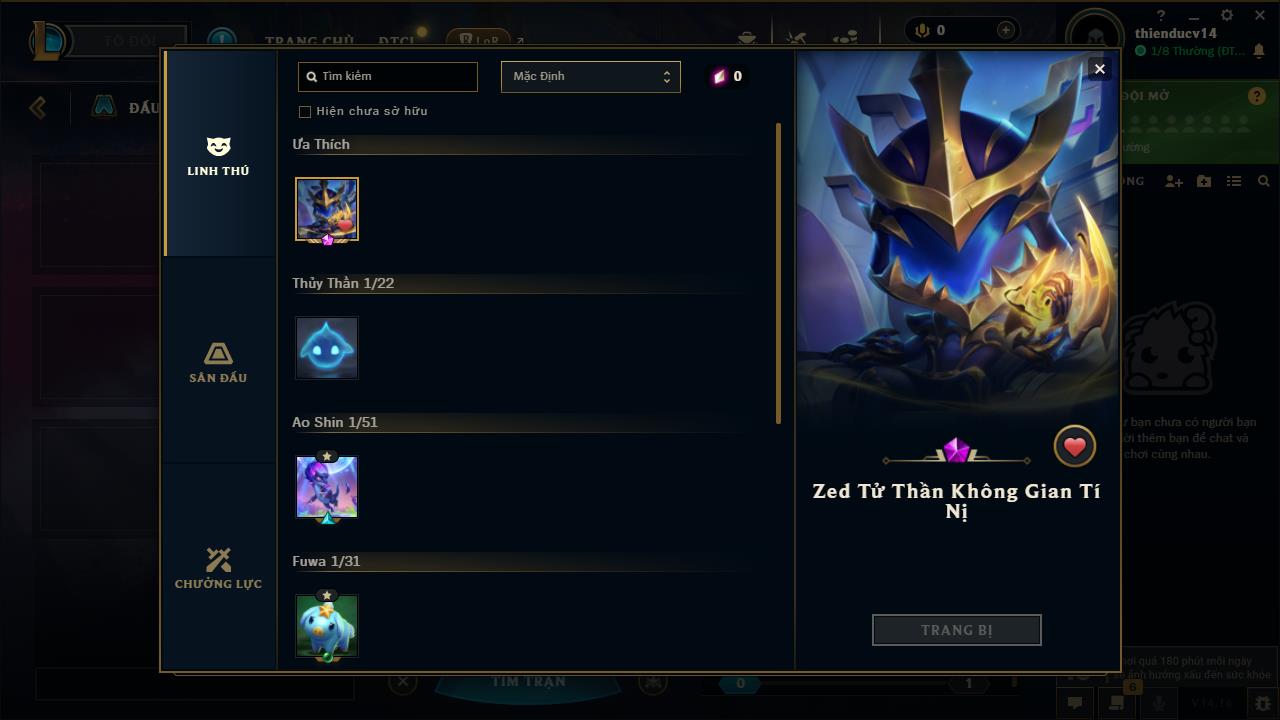Screen dimensions: 1280x720
Task: Select the Chưởng Lực tab
Action: pos(218,568)
